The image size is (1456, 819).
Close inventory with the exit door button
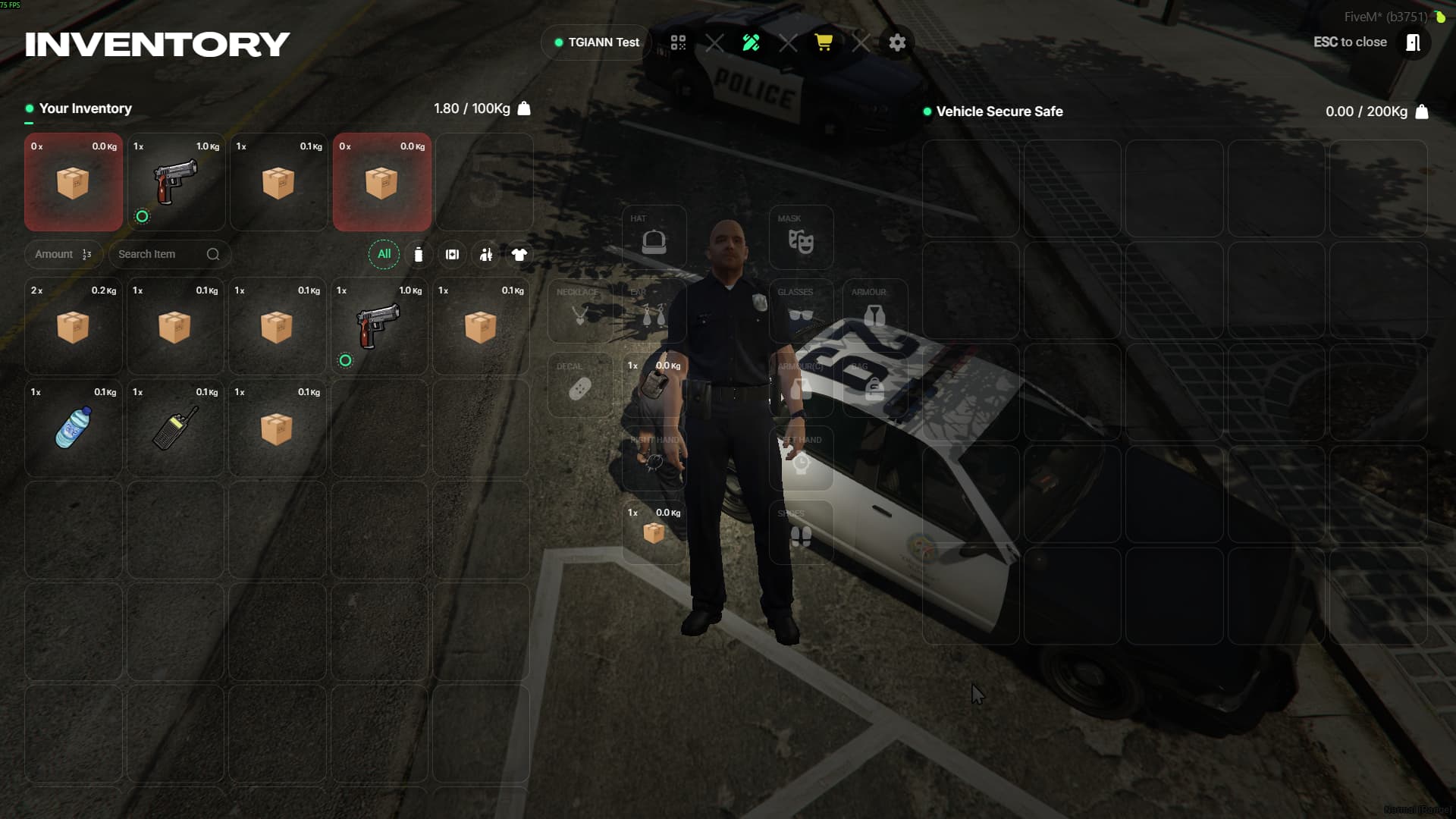click(x=1413, y=42)
